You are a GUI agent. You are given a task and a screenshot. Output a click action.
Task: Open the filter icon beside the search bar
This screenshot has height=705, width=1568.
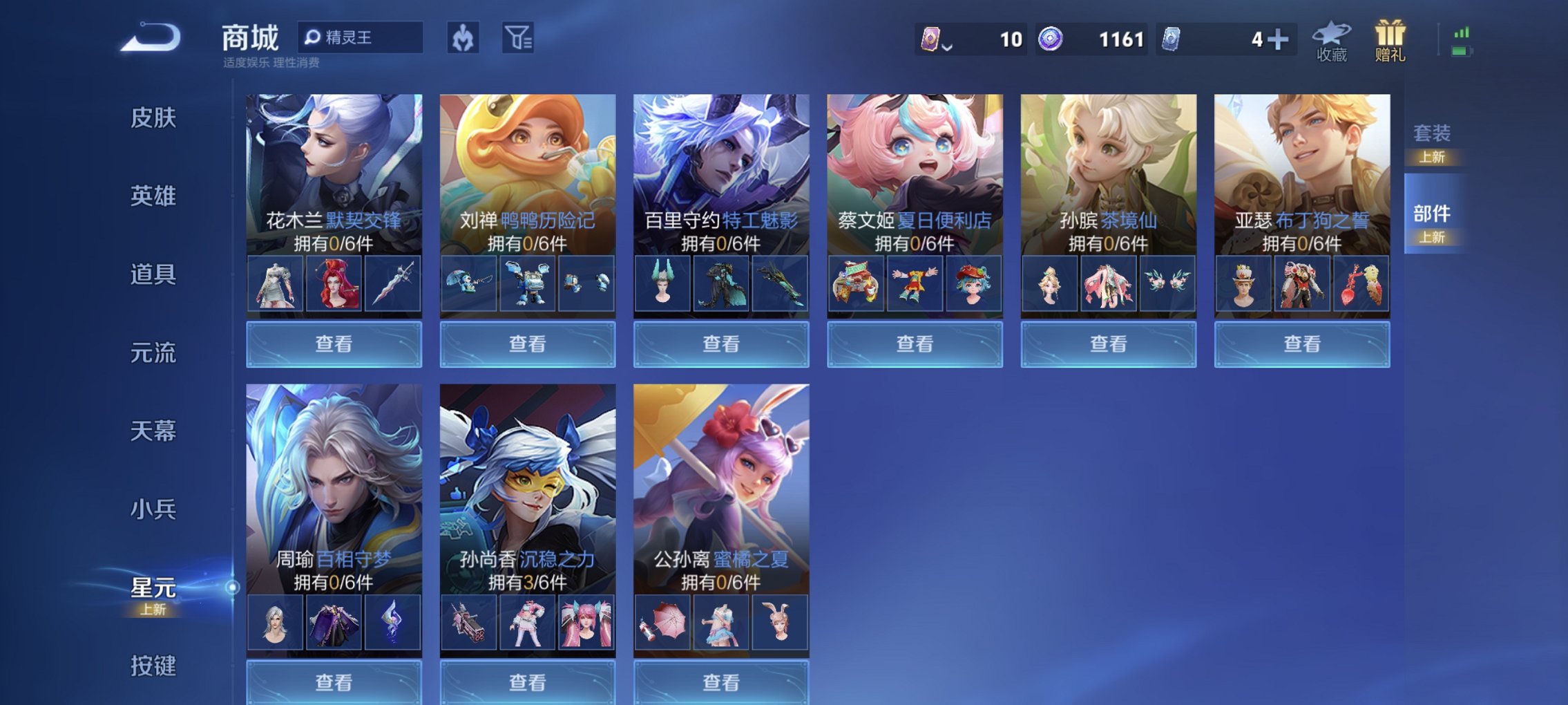click(519, 39)
